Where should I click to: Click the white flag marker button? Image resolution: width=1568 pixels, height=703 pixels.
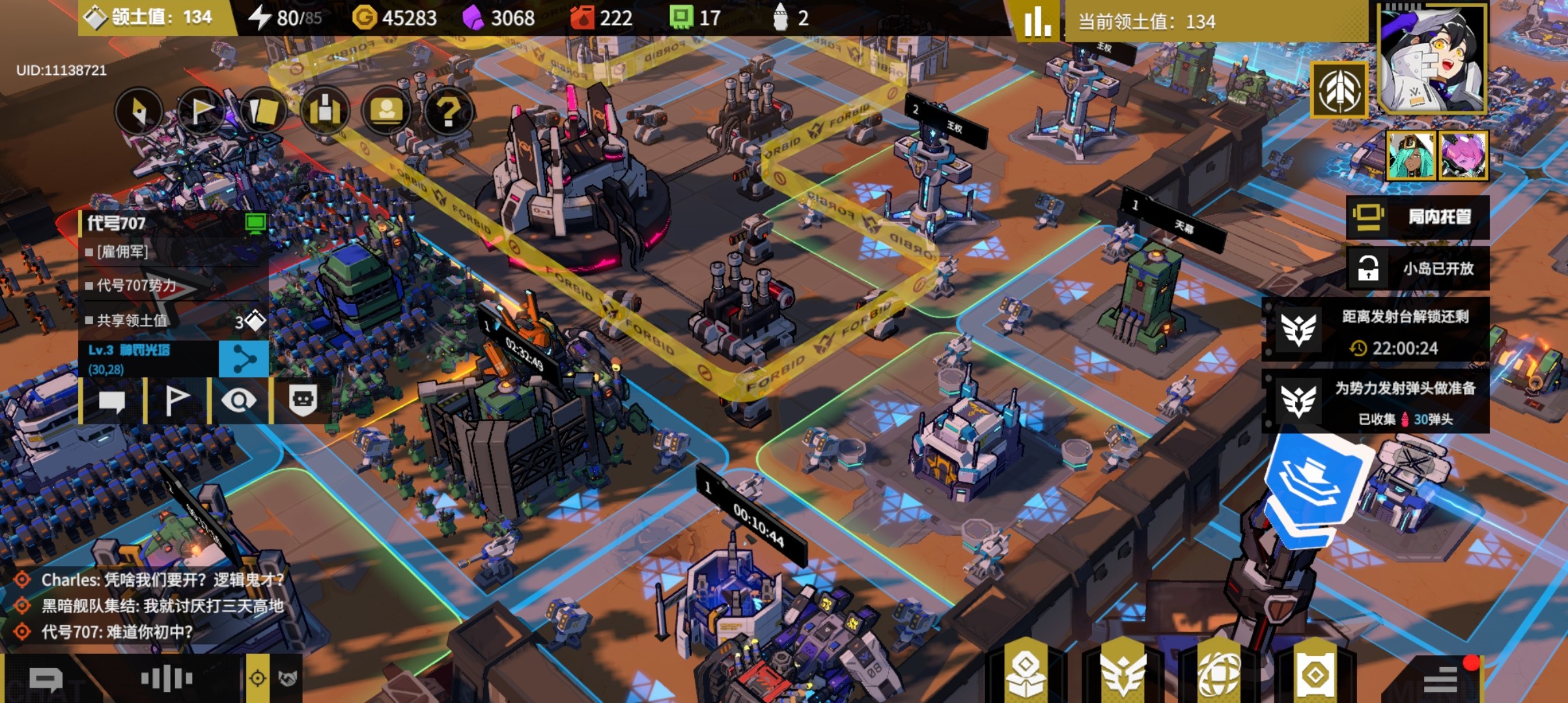(176, 400)
